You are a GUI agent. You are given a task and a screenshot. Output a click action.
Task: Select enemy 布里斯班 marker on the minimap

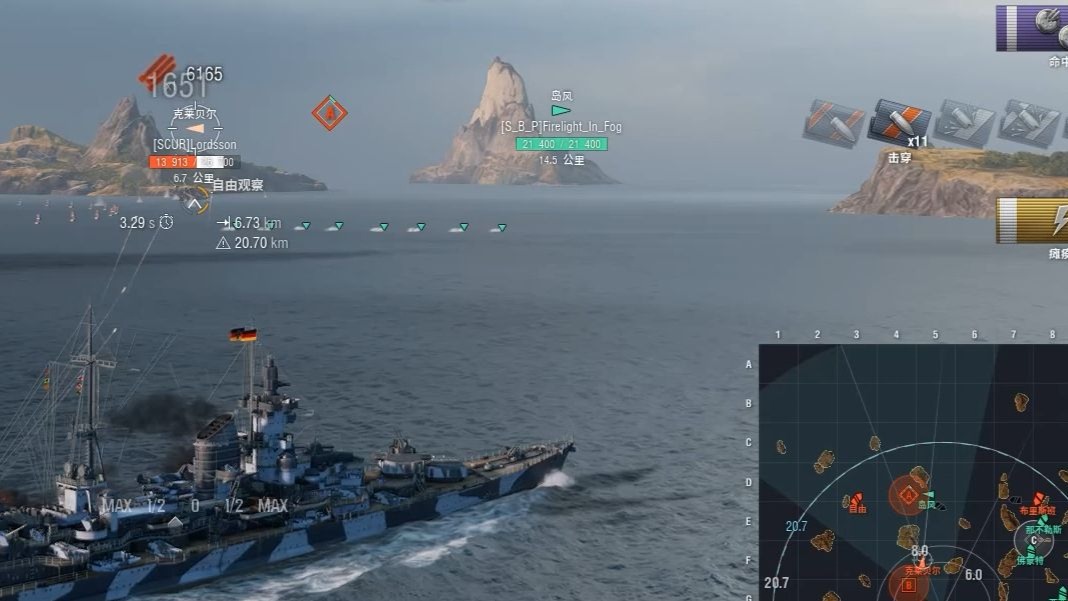[1038, 499]
